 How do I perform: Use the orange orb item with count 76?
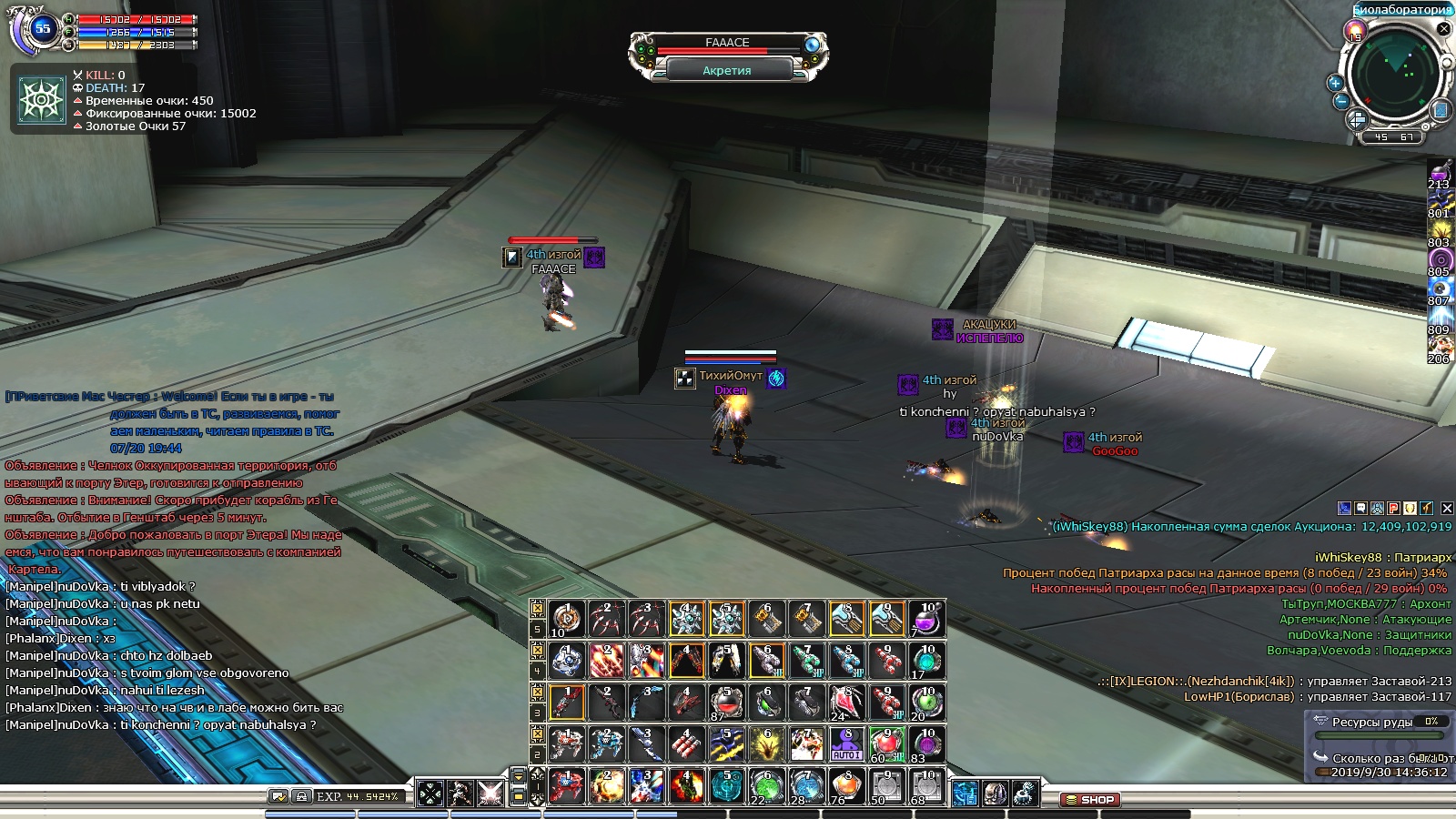coord(846,786)
